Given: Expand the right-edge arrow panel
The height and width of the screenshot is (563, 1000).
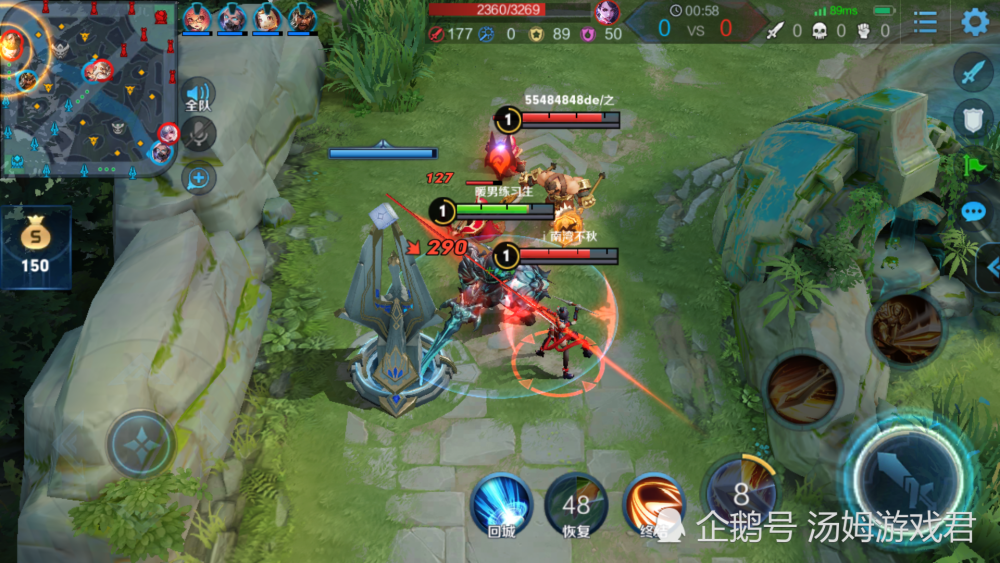Looking at the screenshot, I should [991, 267].
